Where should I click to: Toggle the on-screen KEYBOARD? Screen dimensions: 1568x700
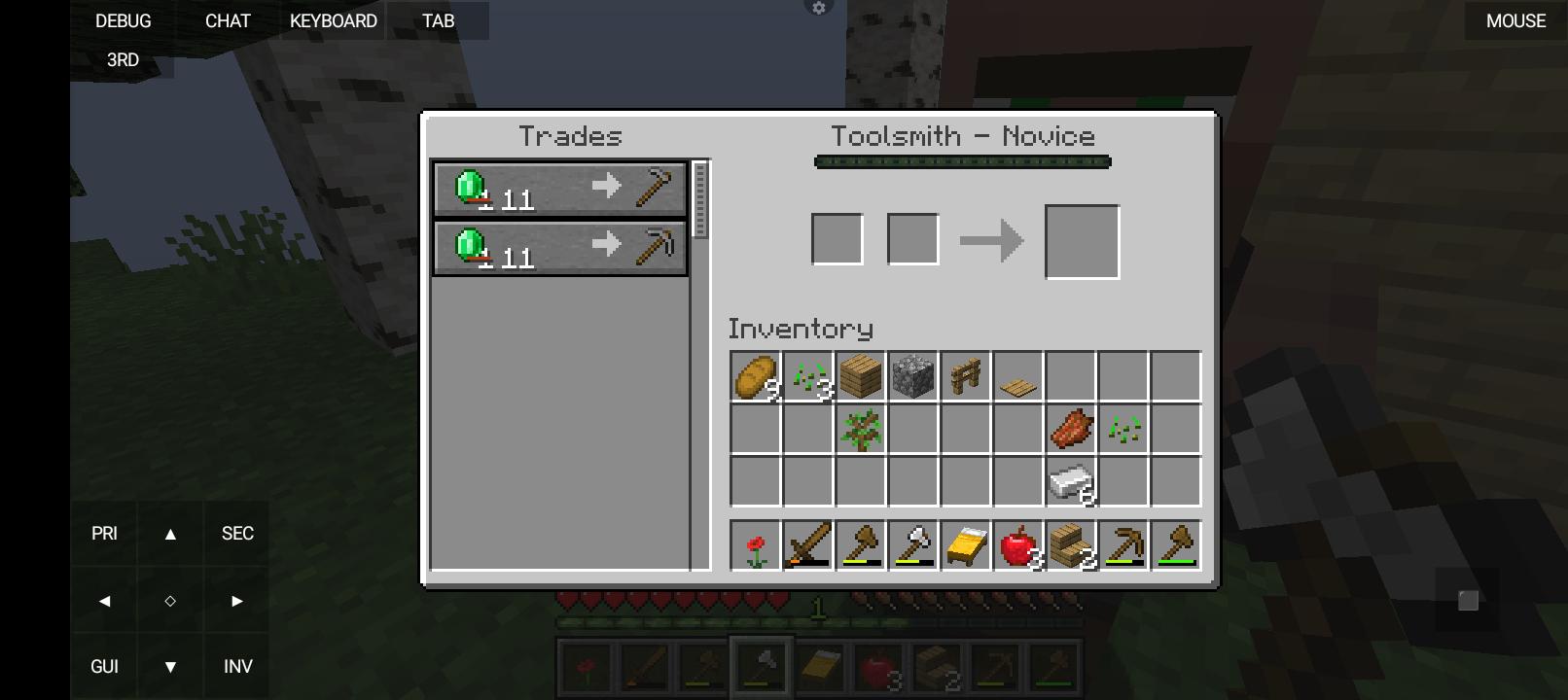click(331, 20)
